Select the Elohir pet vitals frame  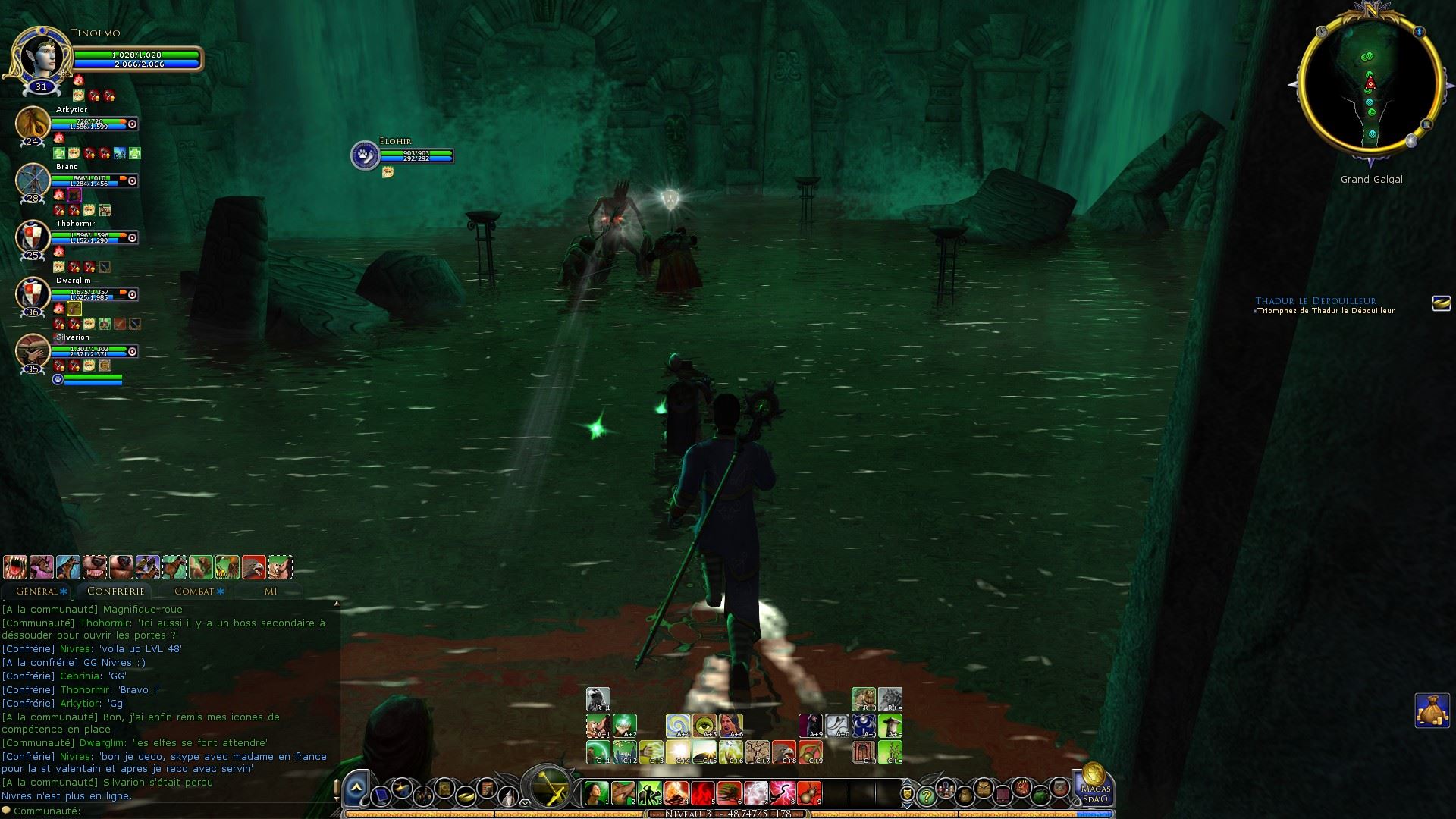(x=402, y=155)
